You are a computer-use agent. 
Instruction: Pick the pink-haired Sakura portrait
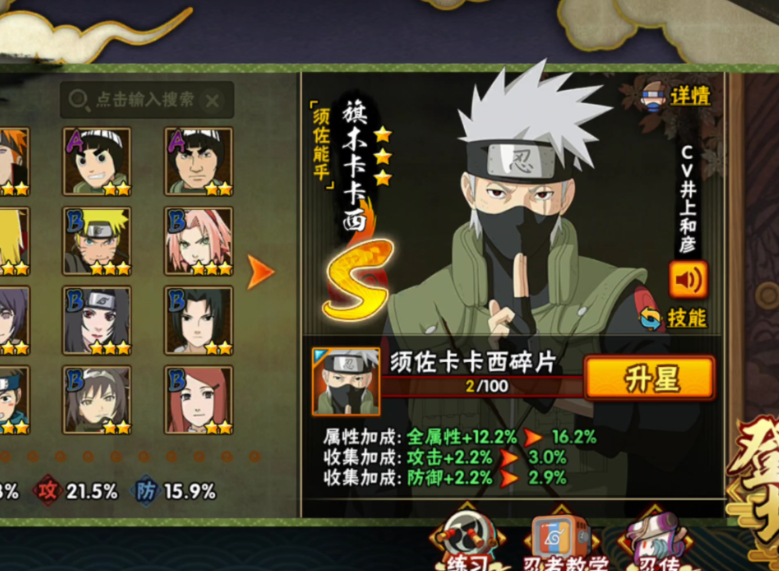198,240
